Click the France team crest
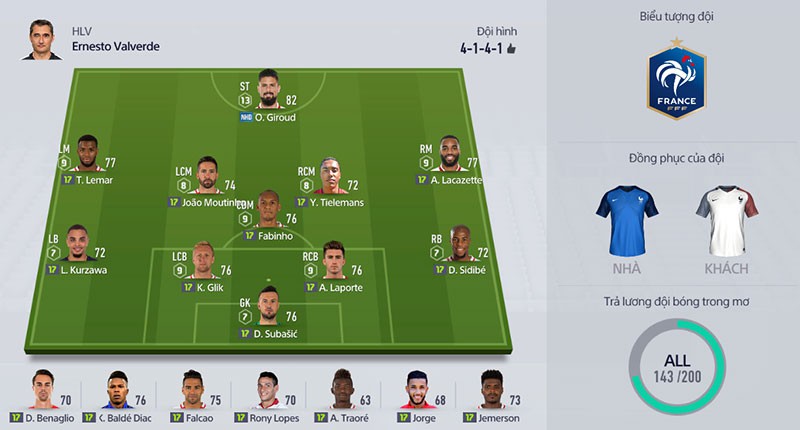Image resolution: width=800 pixels, height=430 pixels. [677, 82]
